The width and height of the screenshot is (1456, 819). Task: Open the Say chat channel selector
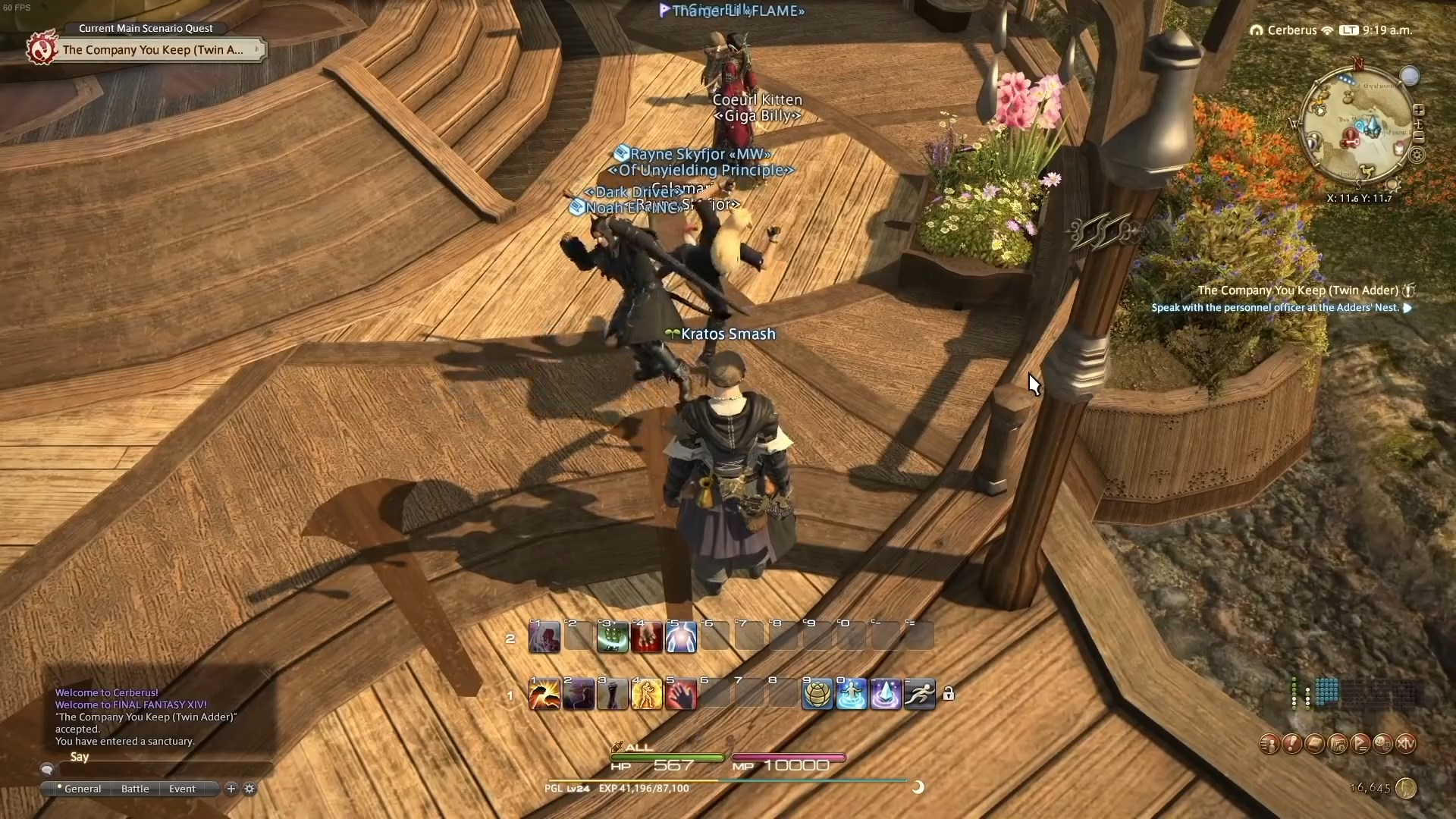(x=79, y=756)
